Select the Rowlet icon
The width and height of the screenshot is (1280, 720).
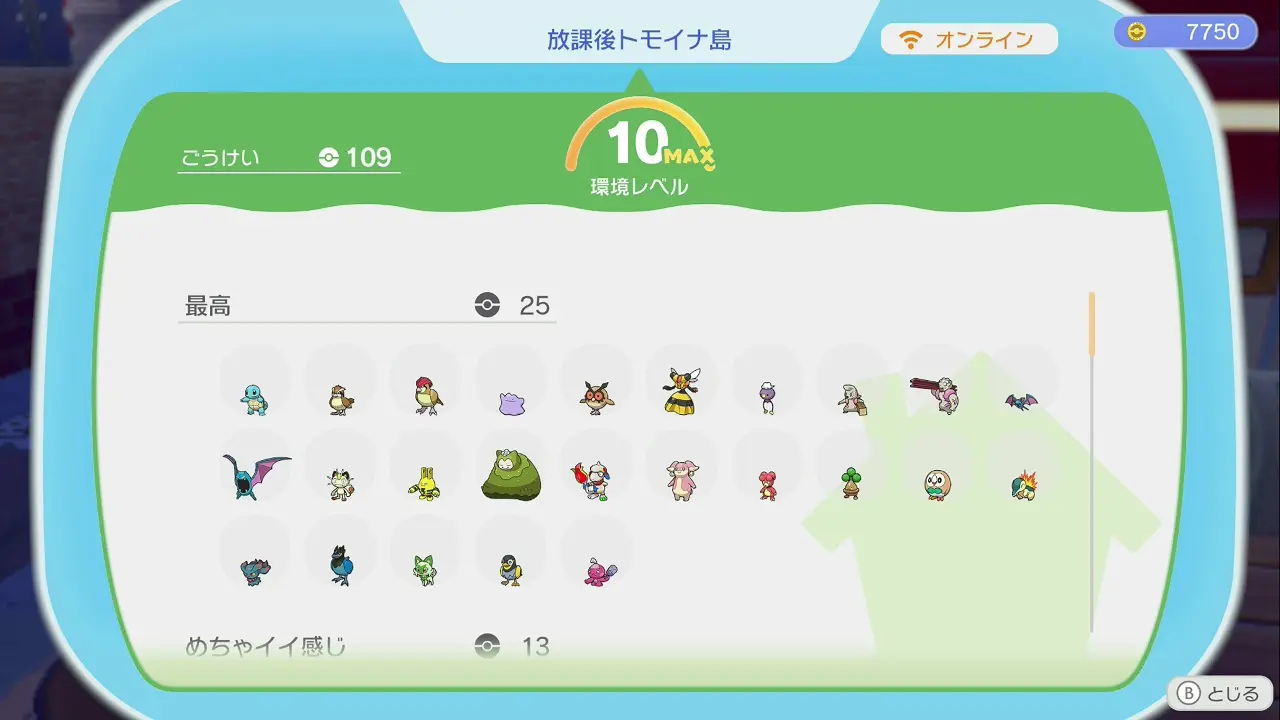pyautogui.click(x=937, y=484)
